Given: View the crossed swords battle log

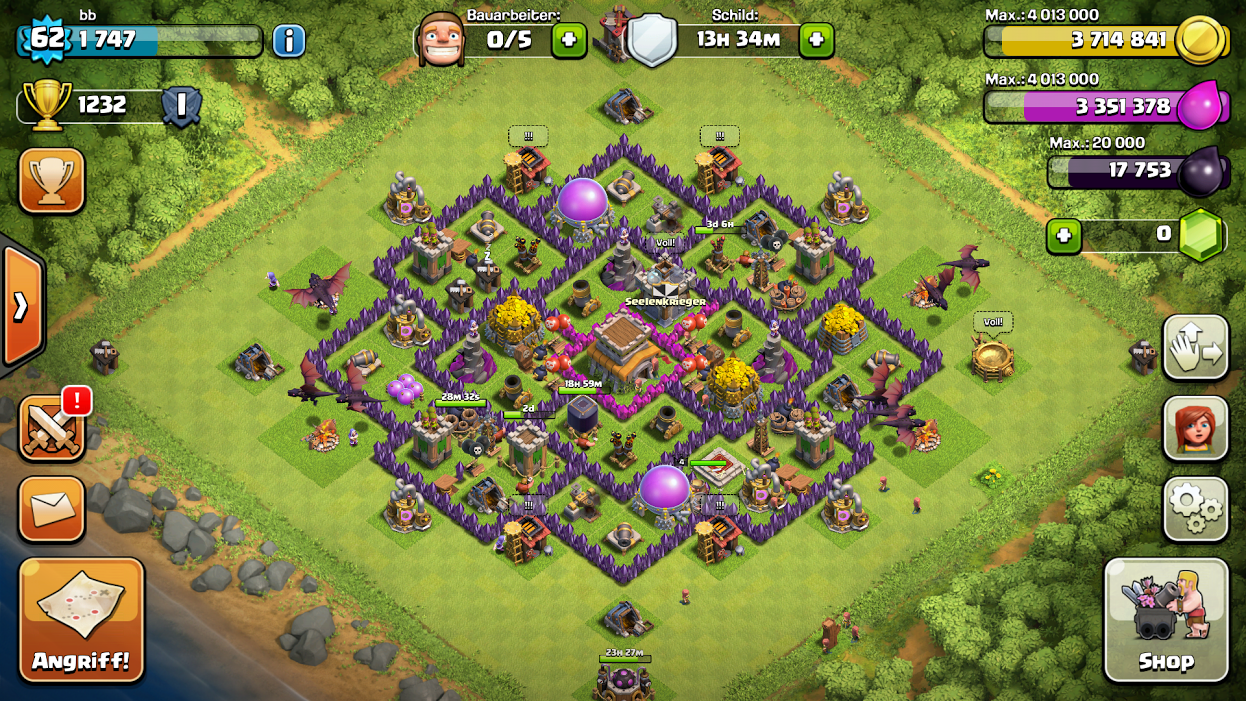Looking at the screenshot, I should tap(51, 428).
